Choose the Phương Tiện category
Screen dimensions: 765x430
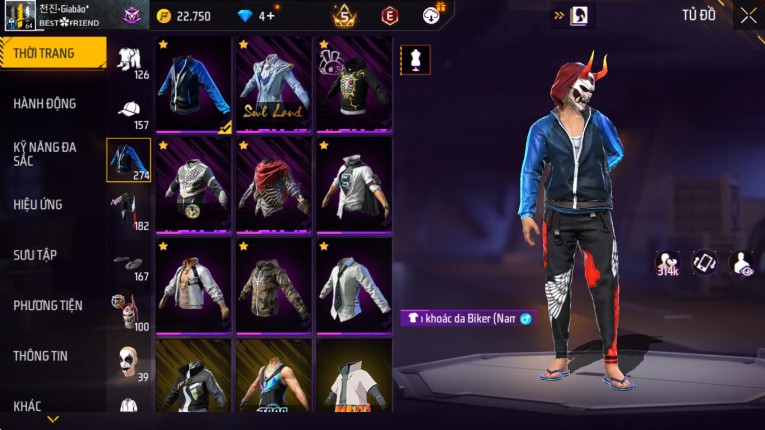(48, 305)
